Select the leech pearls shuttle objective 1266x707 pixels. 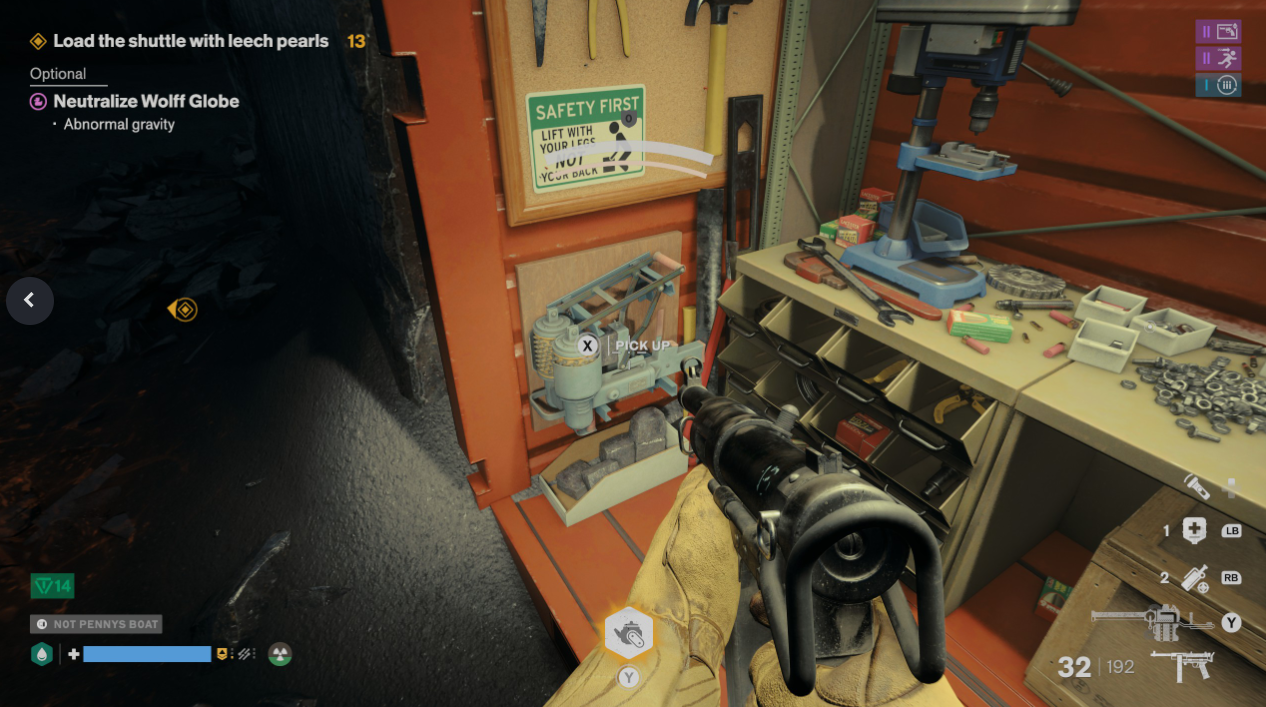point(190,41)
